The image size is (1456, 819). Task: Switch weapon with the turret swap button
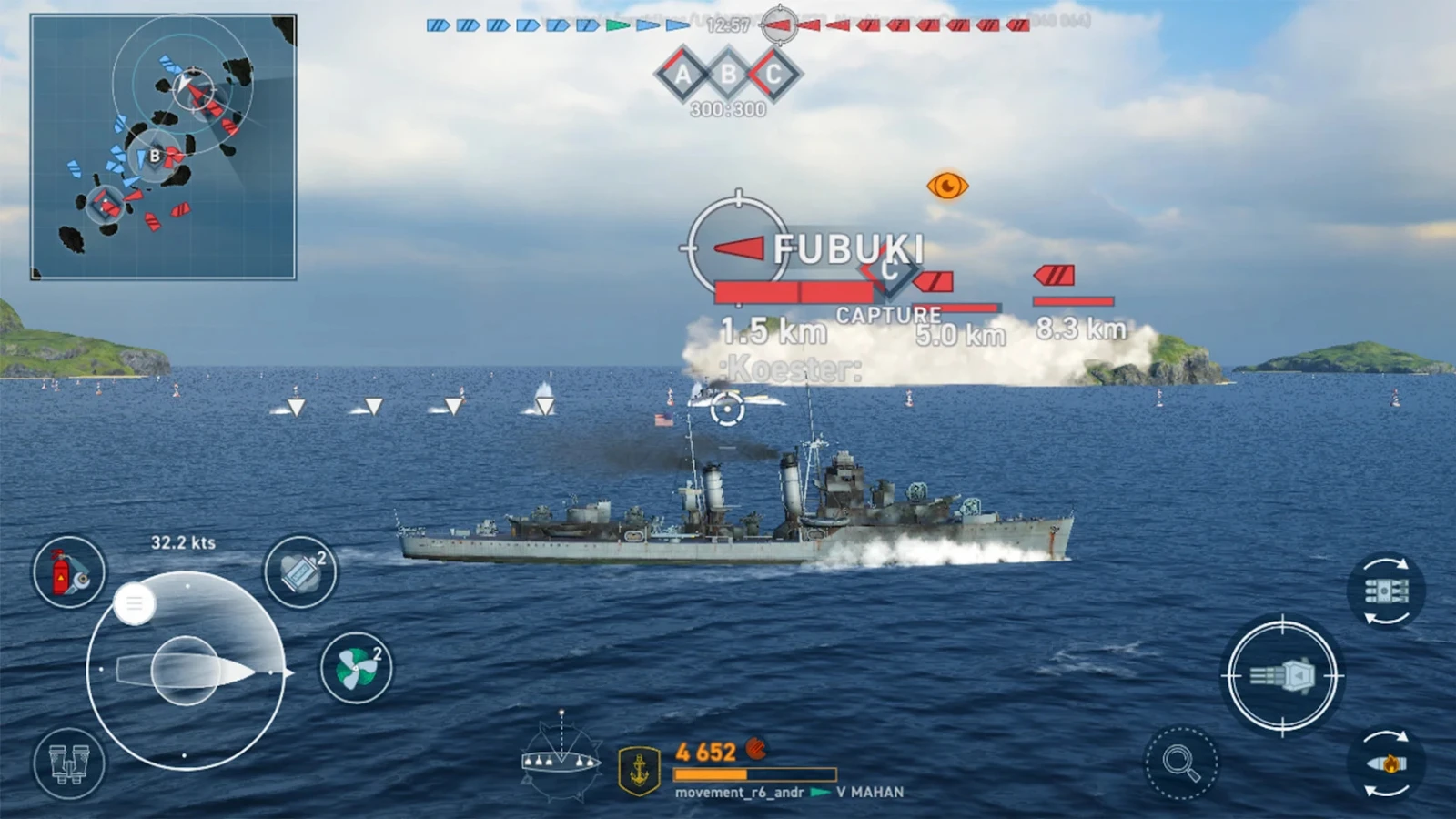pyautogui.click(x=1385, y=591)
